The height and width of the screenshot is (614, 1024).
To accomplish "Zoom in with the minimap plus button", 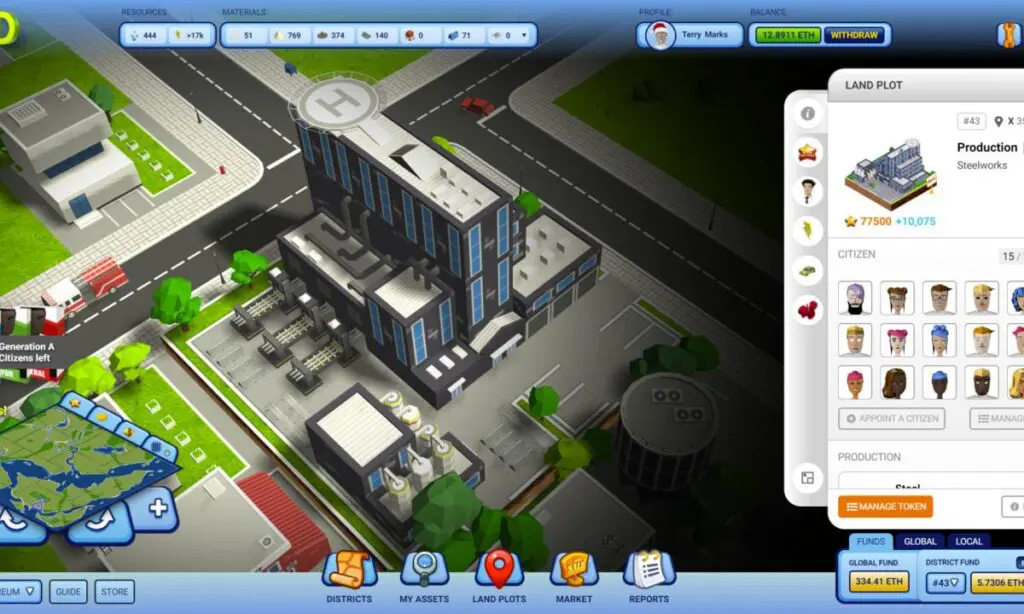I will (157, 508).
